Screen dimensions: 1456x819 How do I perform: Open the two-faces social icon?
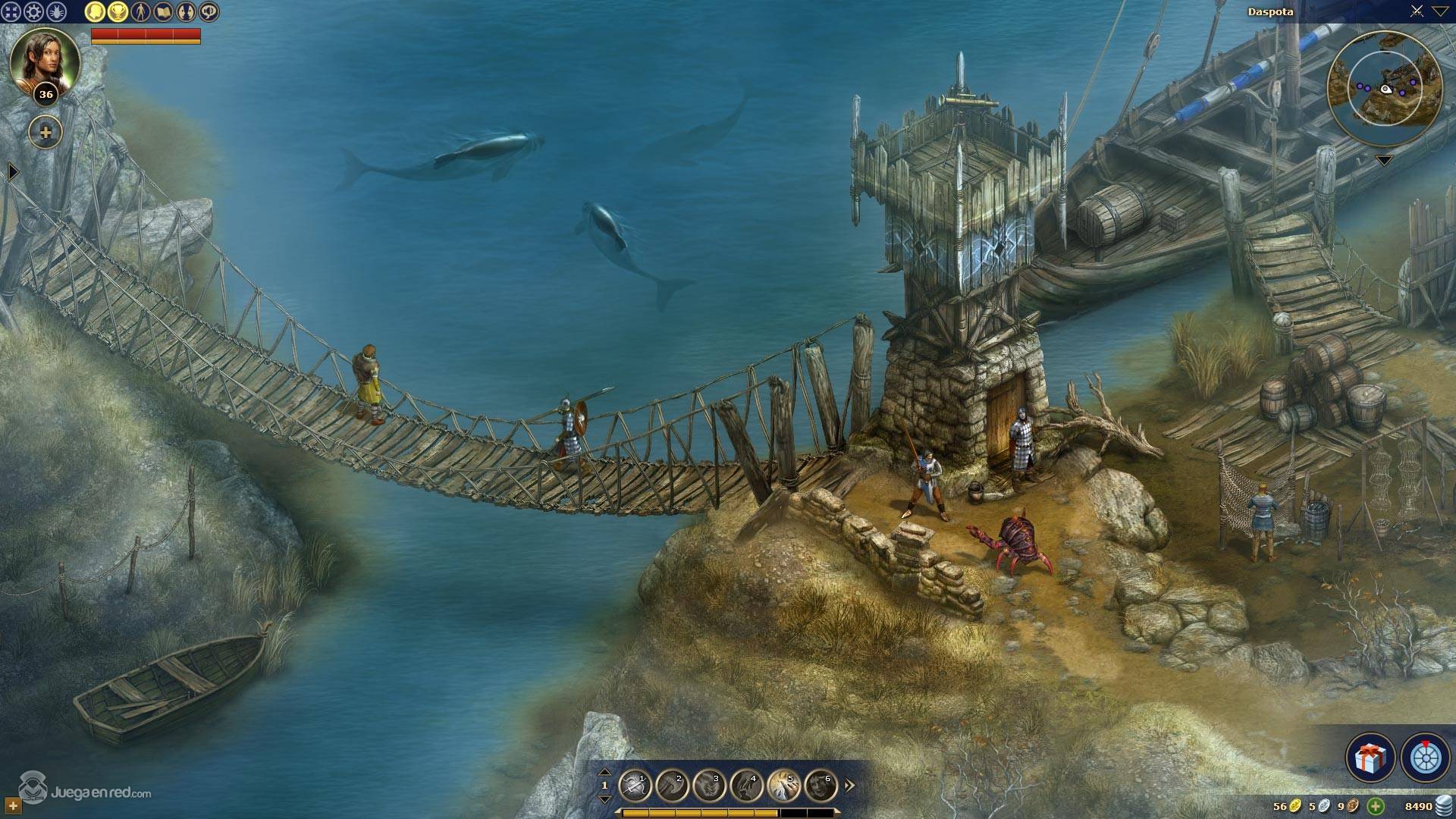186,11
